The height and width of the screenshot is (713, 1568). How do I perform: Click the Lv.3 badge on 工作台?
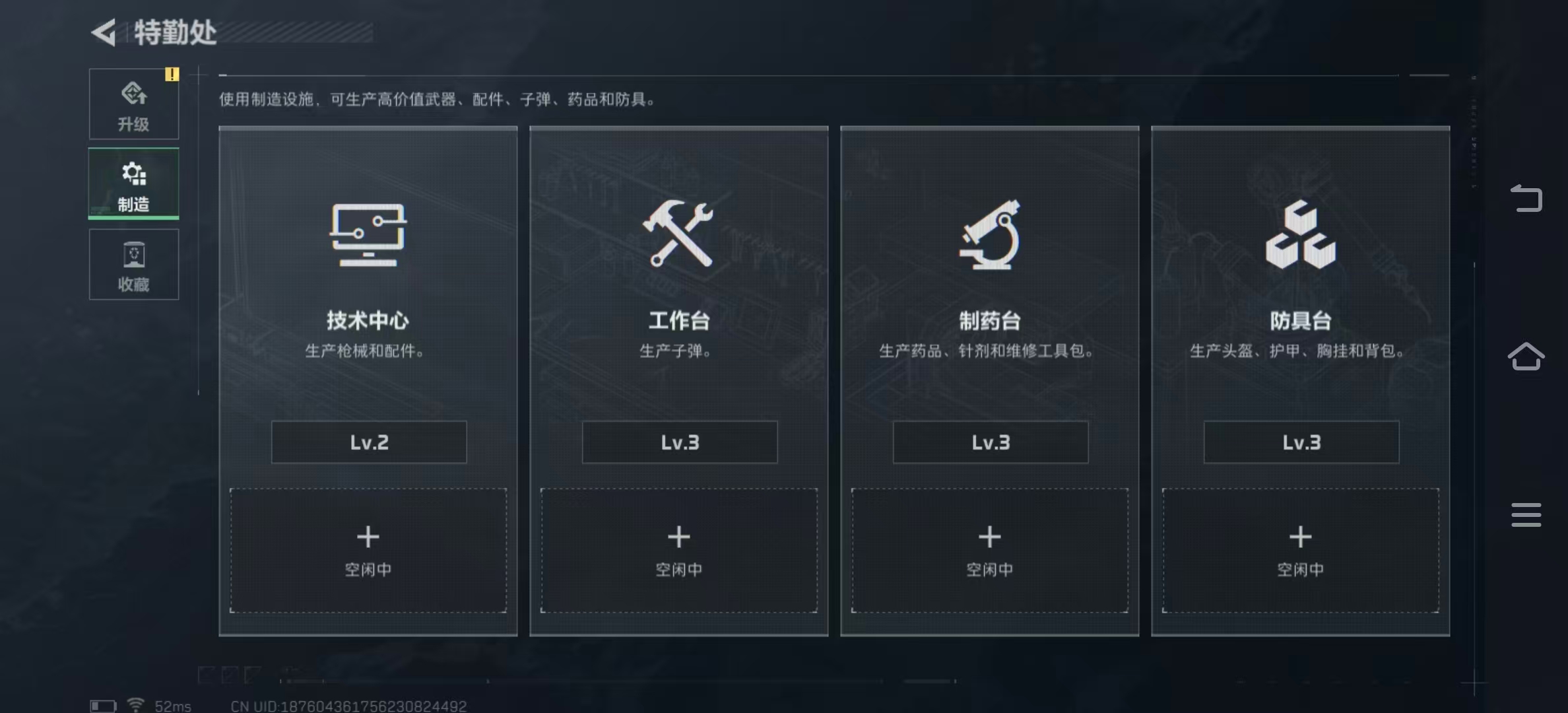click(x=679, y=442)
